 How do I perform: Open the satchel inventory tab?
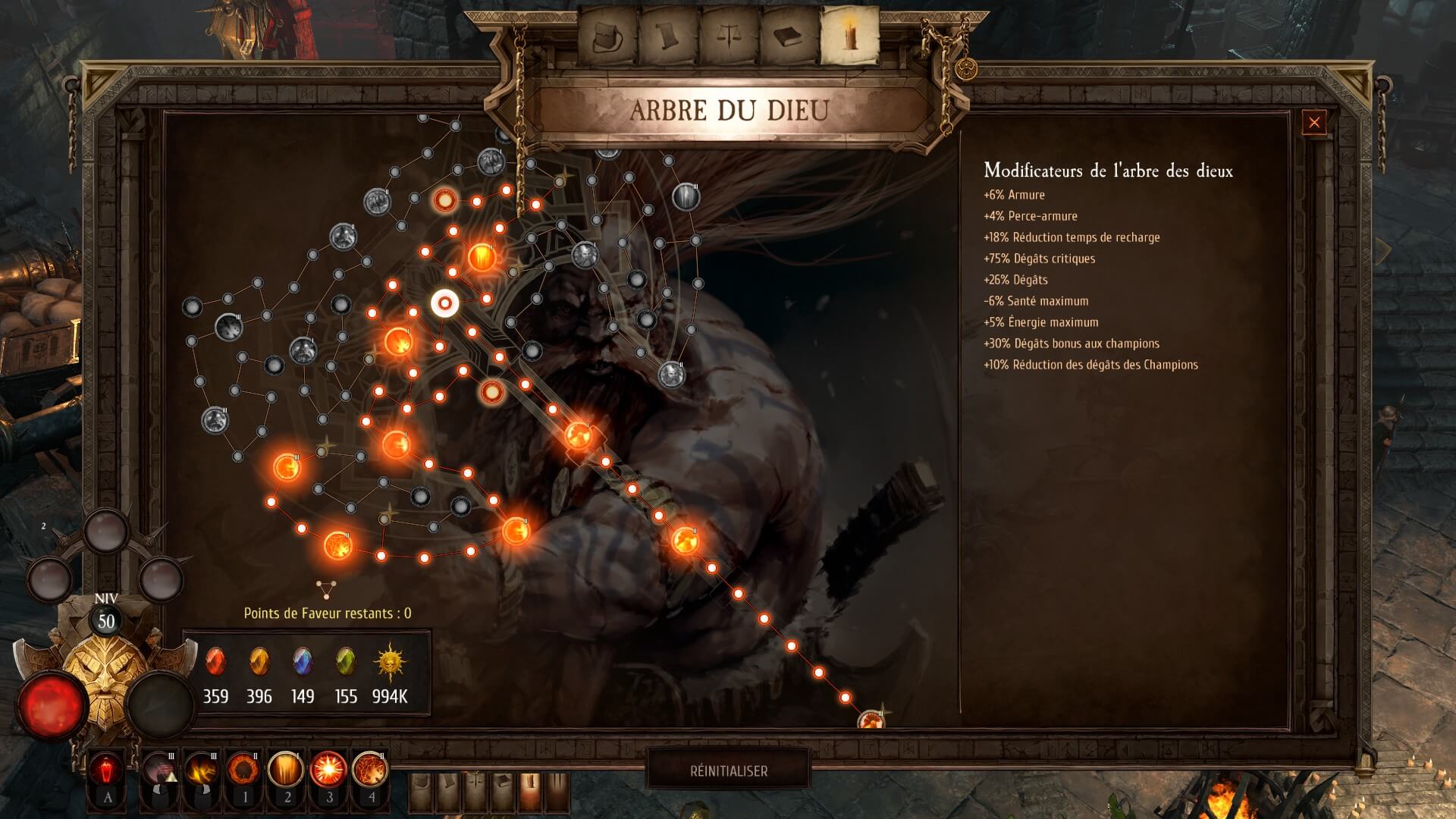click(608, 35)
